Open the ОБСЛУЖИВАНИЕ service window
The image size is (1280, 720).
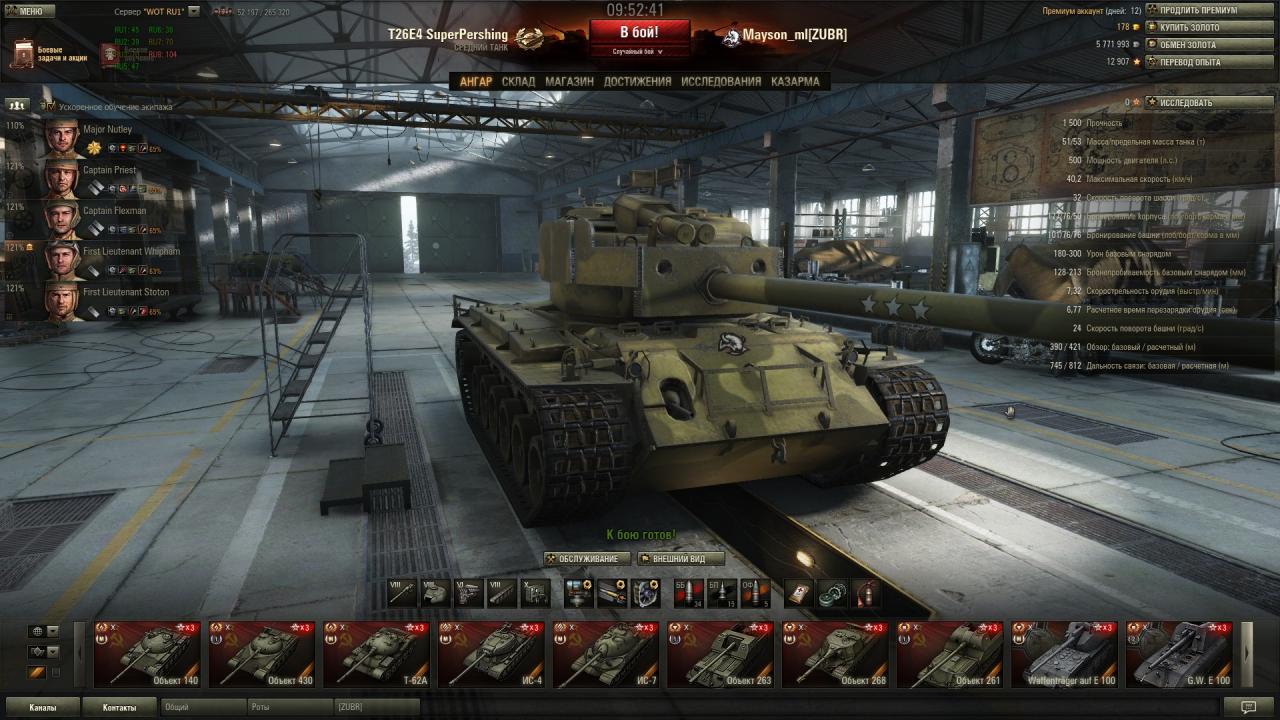(x=588, y=559)
